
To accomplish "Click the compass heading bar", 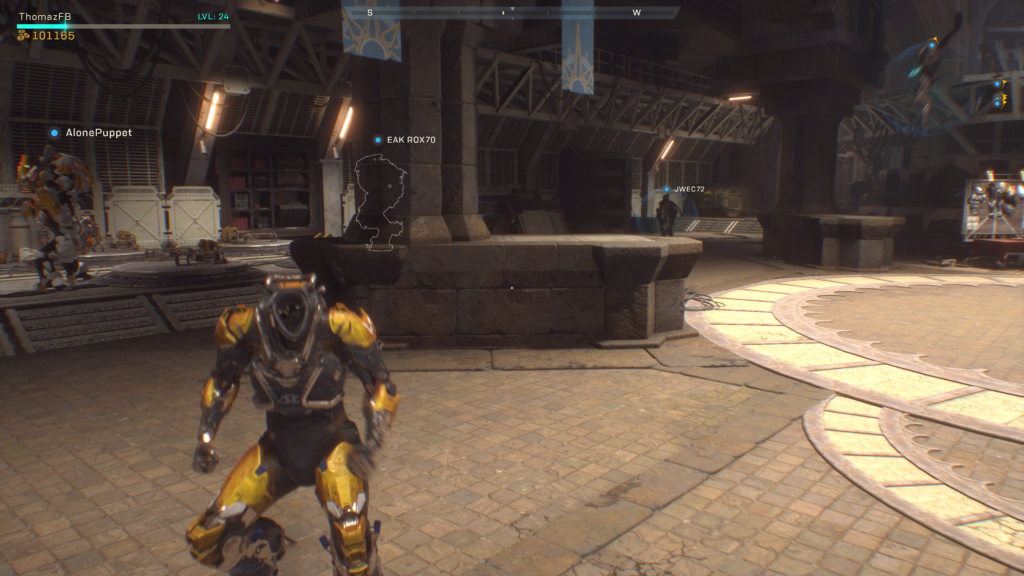I will 511,12.
